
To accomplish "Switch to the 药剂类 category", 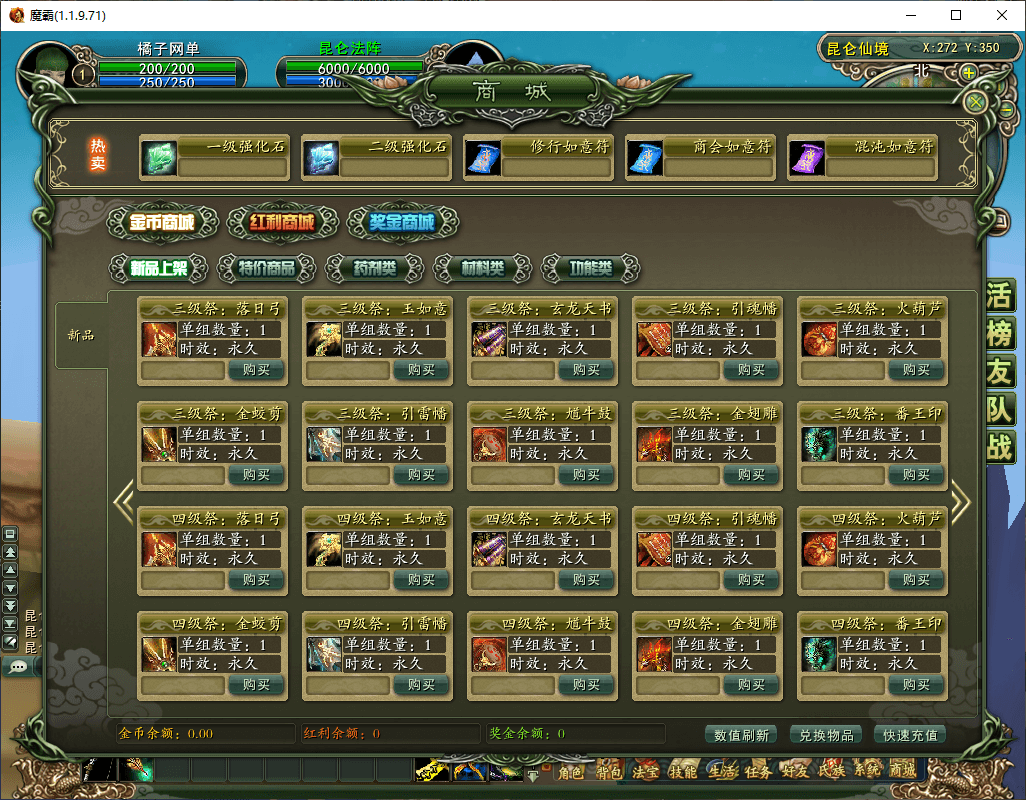I will [x=375, y=268].
